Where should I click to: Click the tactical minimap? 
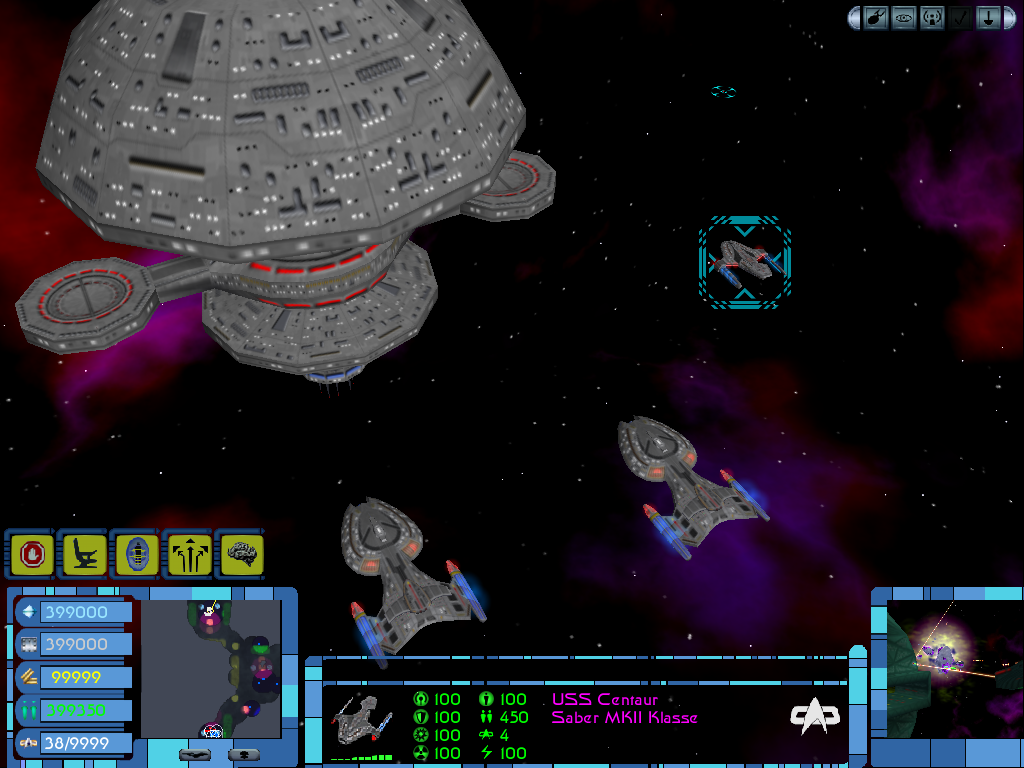210,668
